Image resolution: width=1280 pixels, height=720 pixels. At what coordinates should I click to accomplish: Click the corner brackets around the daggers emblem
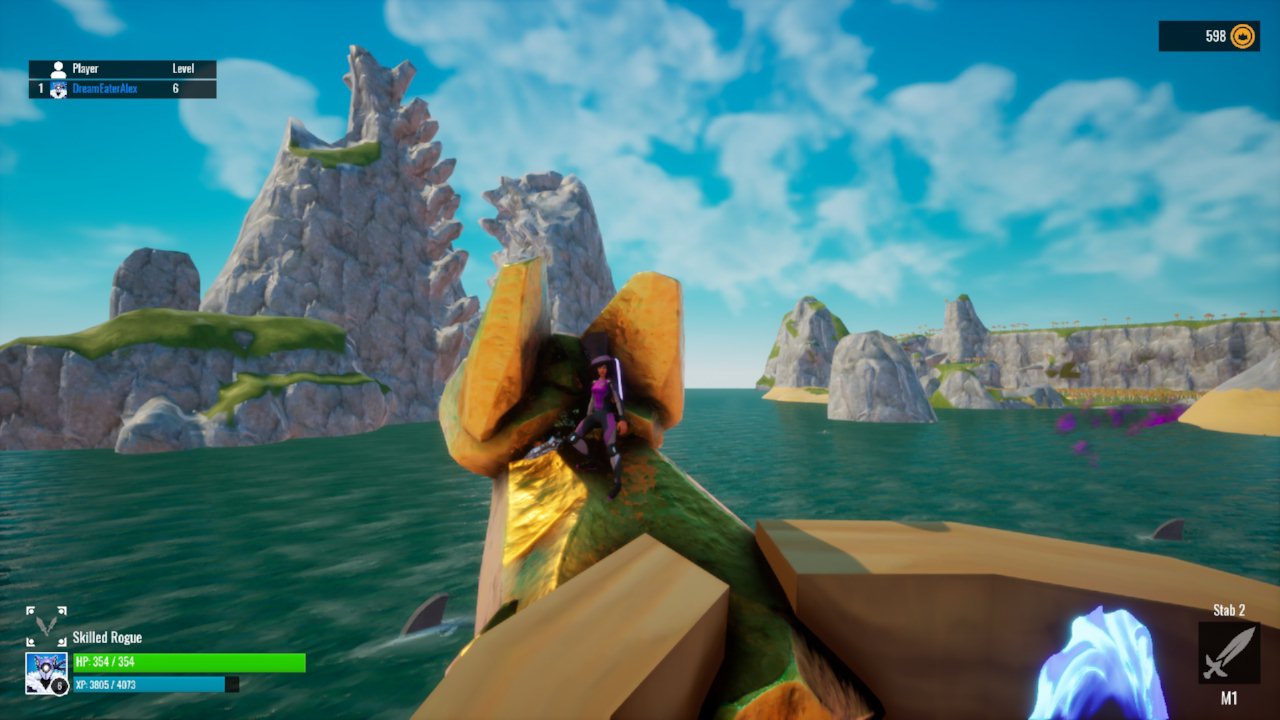[x=29, y=610]
